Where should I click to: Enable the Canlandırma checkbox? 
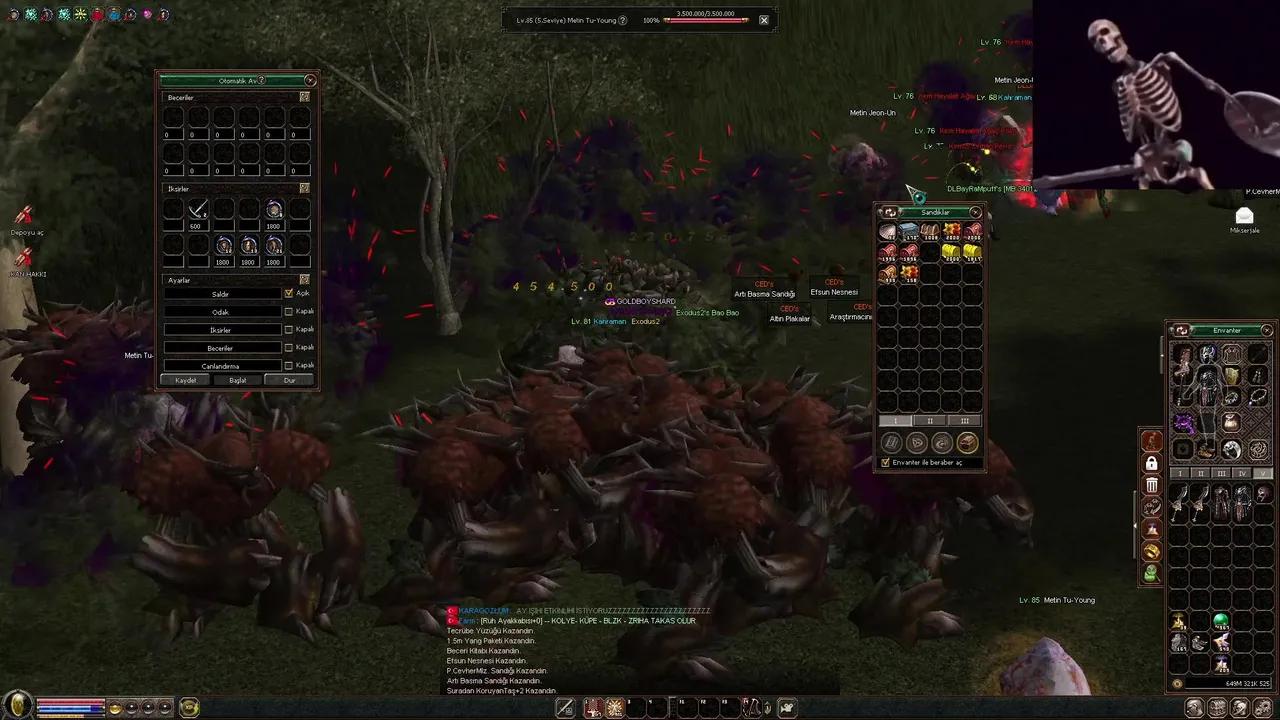coord(289,366)
